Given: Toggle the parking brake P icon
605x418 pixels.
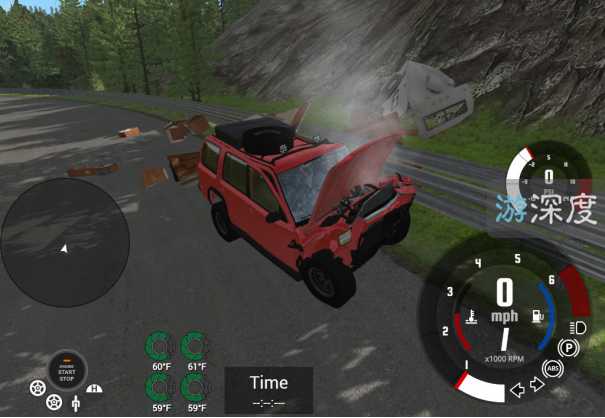Looking at the screenshot, I should [569, 348].
